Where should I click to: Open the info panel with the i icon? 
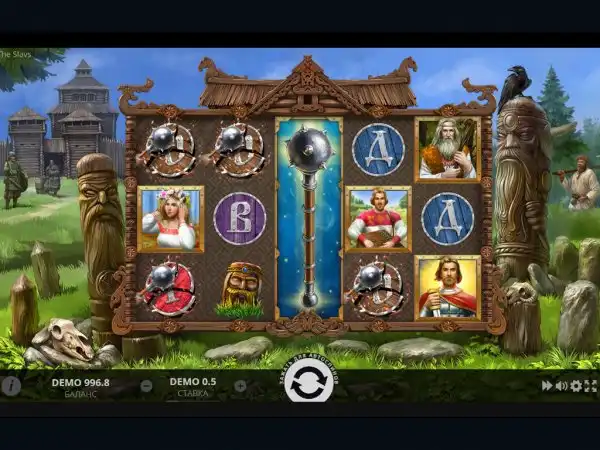[x=11, y=386]
